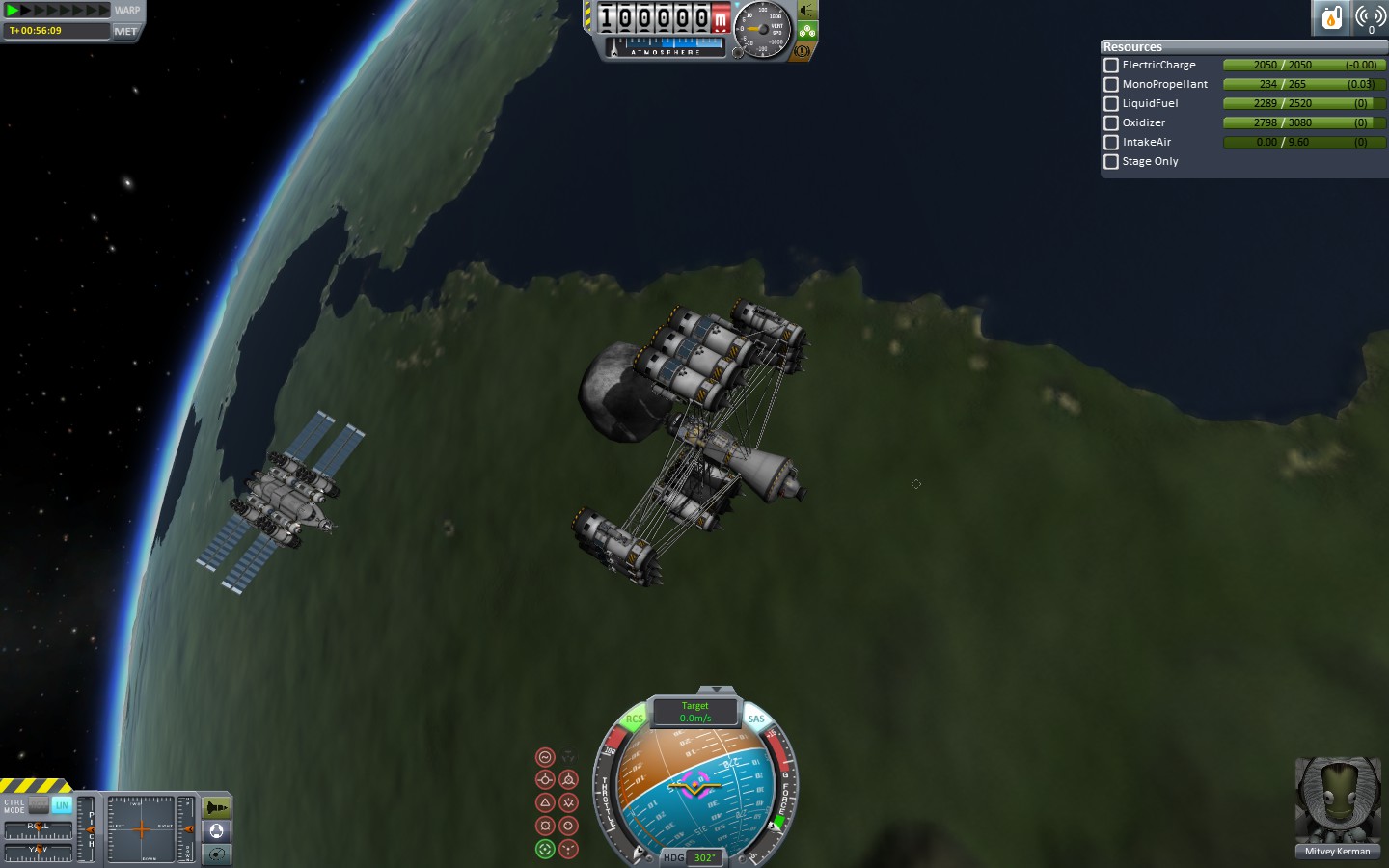This screenshot has width=1389, height=868.
Task: Engage the brakes button
Action: (x=803, y=51)
